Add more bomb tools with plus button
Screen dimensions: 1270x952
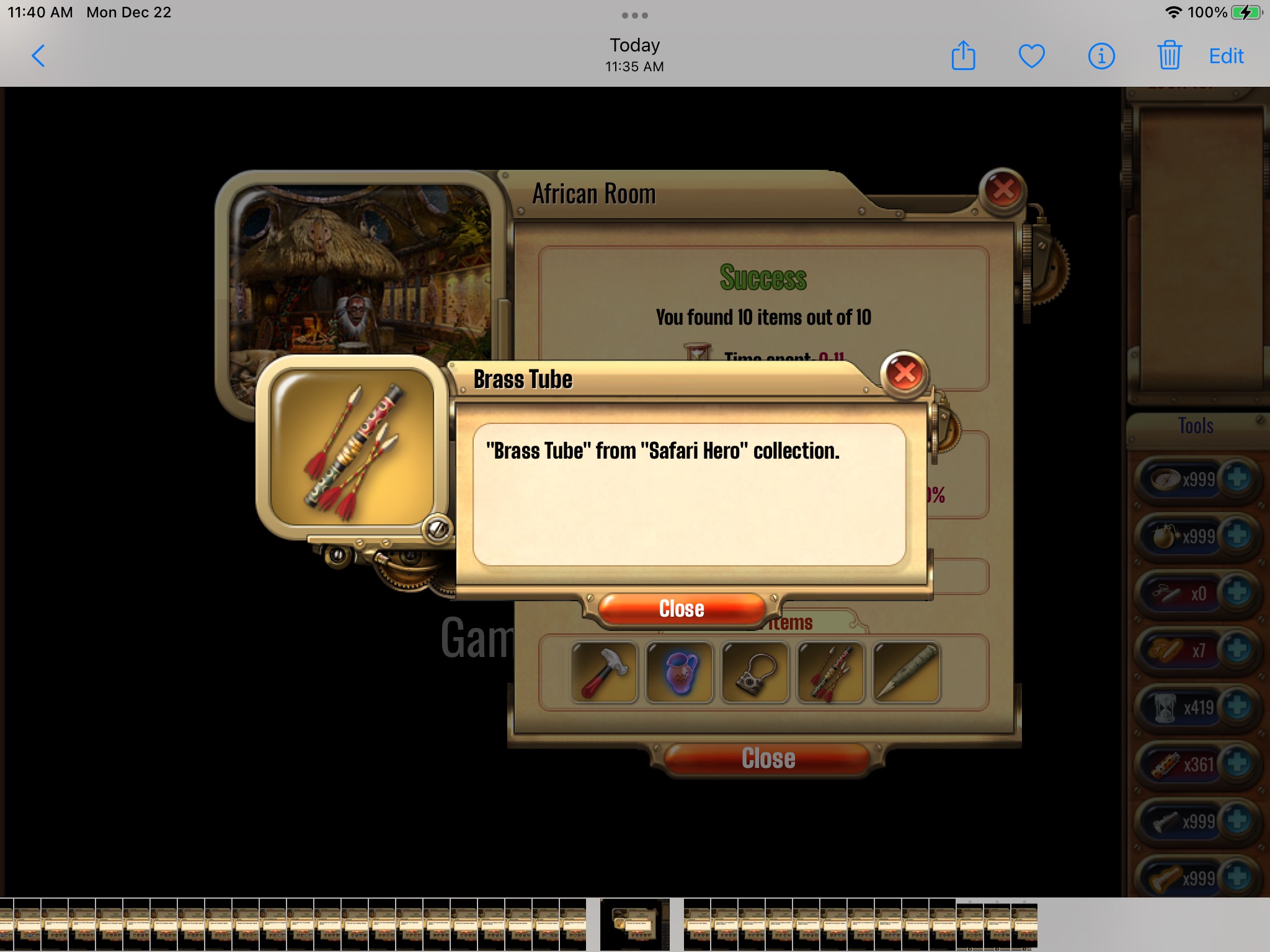point(1238,535)
